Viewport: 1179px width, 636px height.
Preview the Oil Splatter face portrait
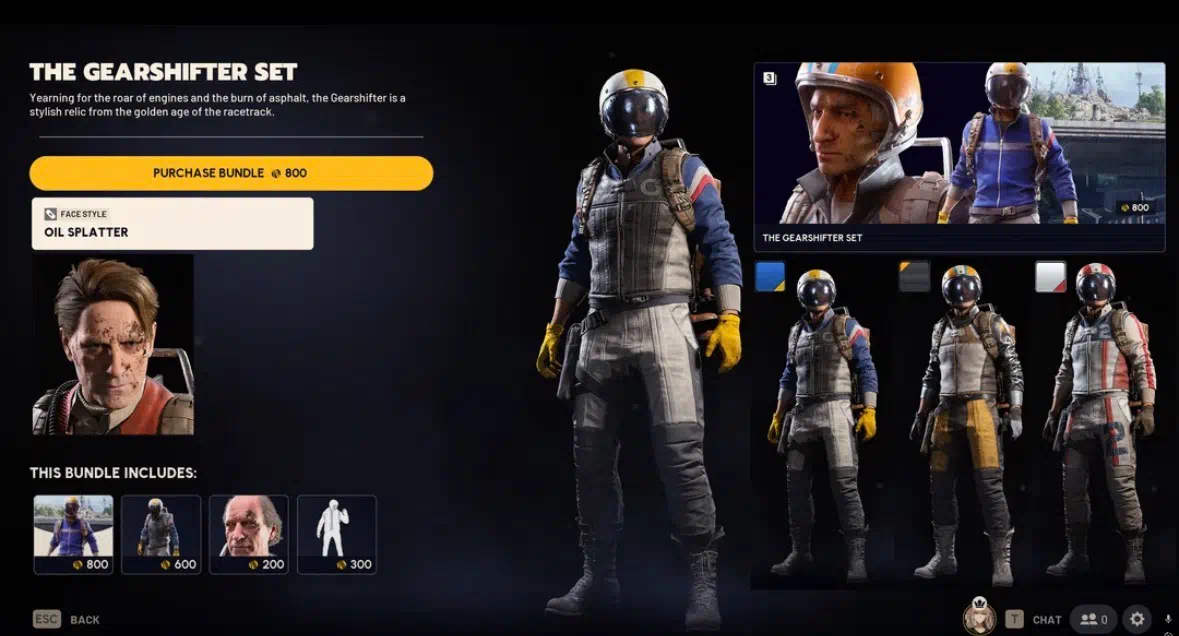click(113, 345)
